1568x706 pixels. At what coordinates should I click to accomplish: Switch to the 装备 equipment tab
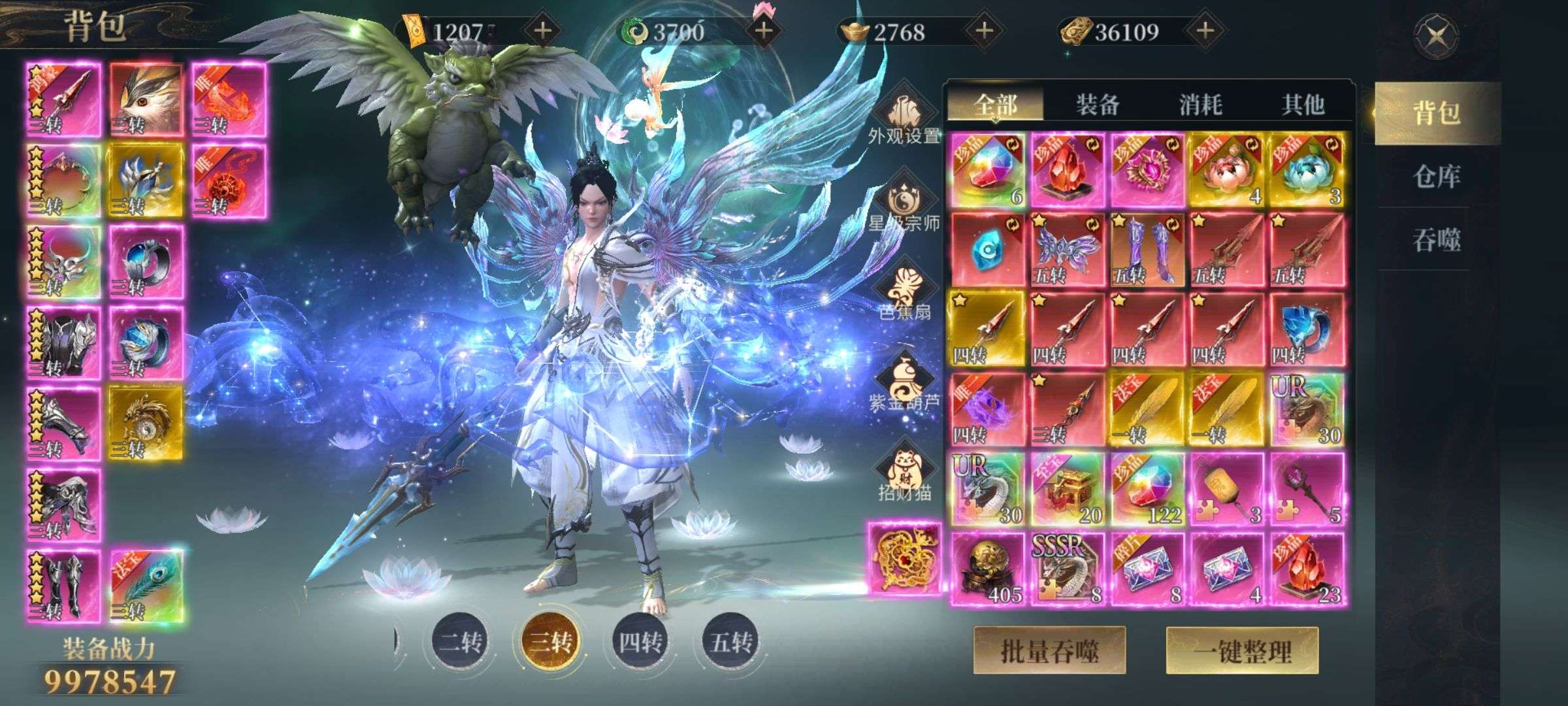1098,105
